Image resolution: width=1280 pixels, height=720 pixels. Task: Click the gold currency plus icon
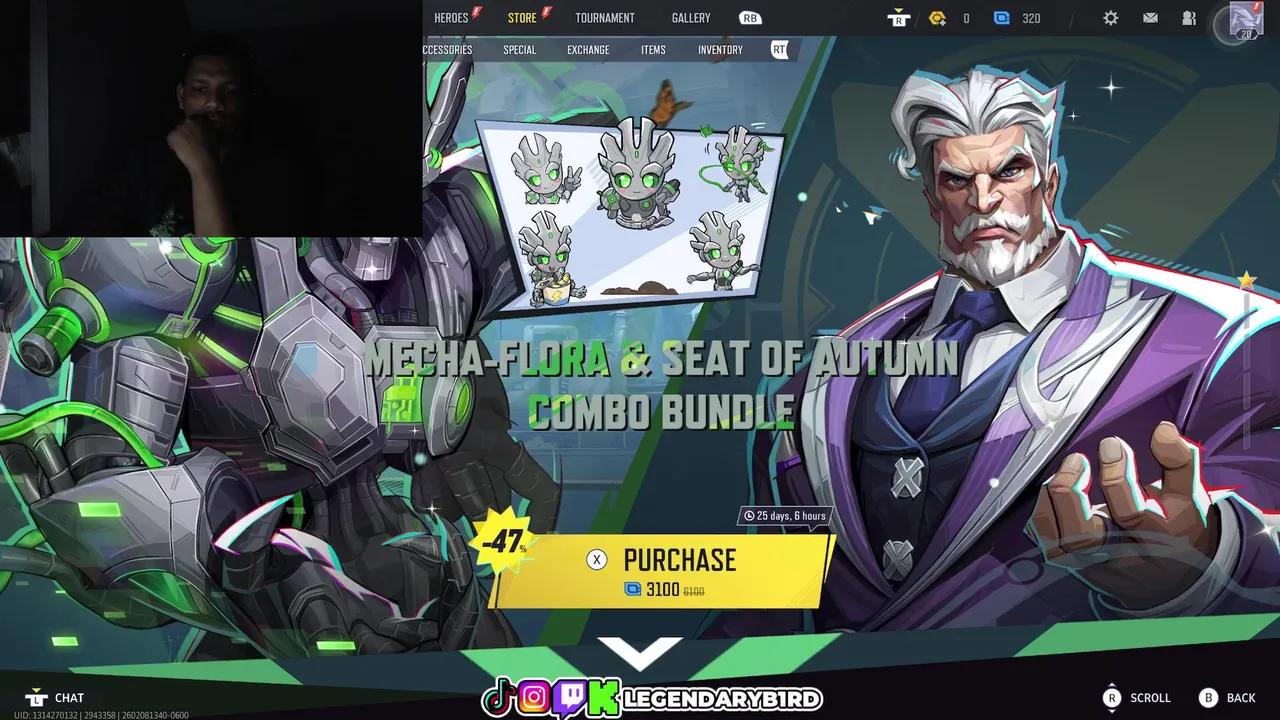[937, 17]
